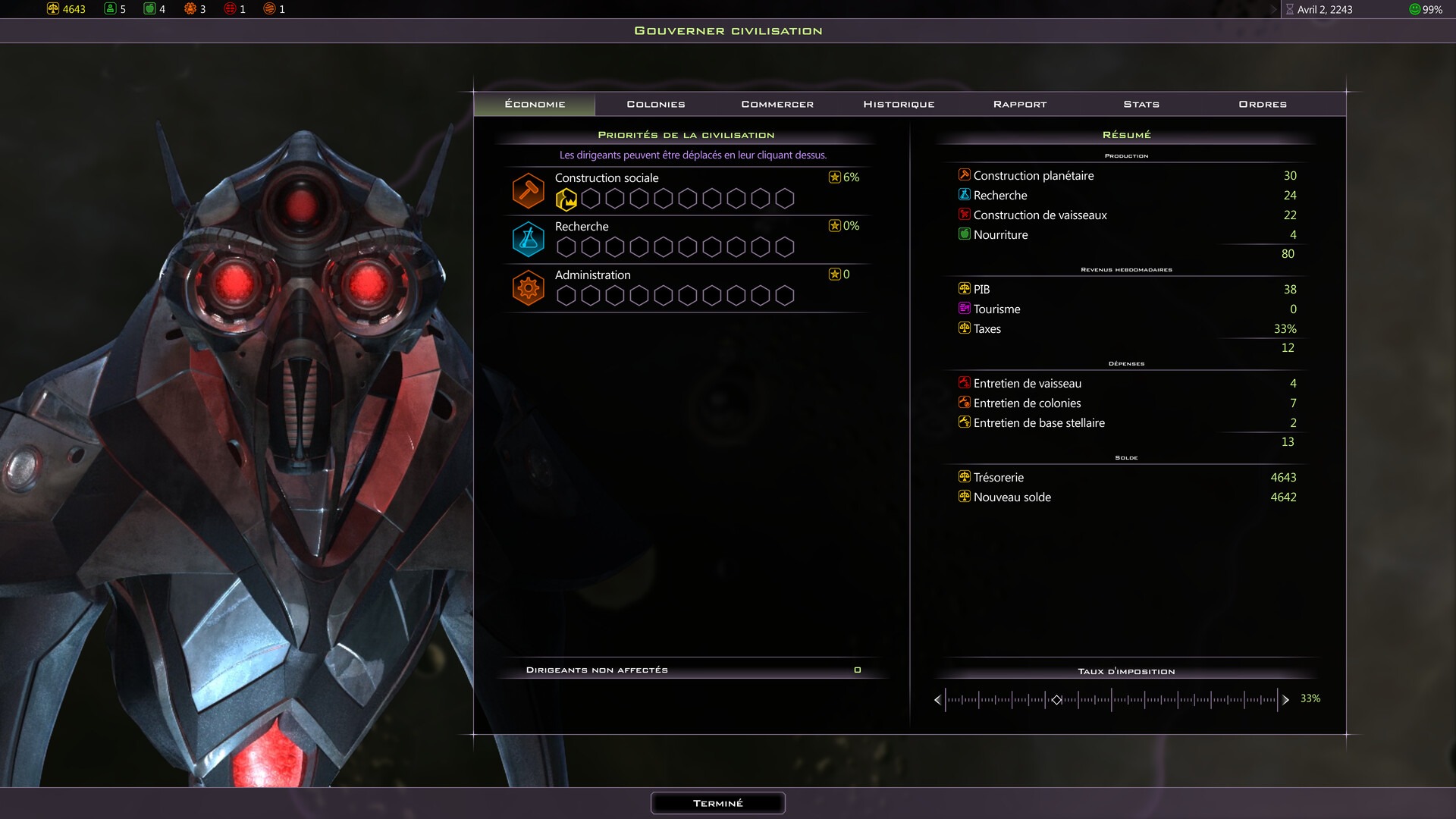Viewport: 1456px width, 819px height.
Task: Select the leader assigned to Construction sociale
Action: point(566,199)
